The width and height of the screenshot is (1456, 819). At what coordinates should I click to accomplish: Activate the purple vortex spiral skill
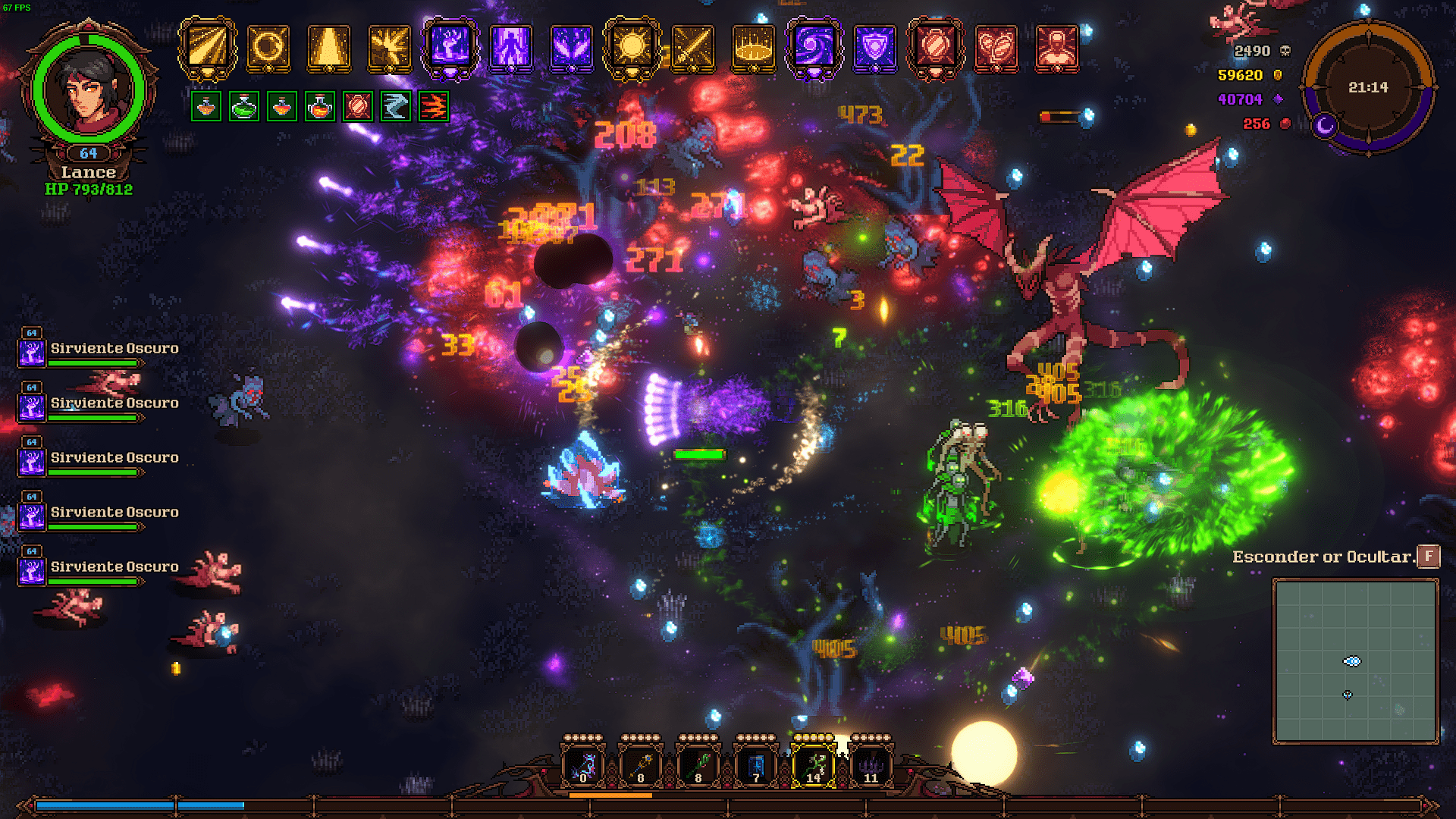click(x=814, y=48)
